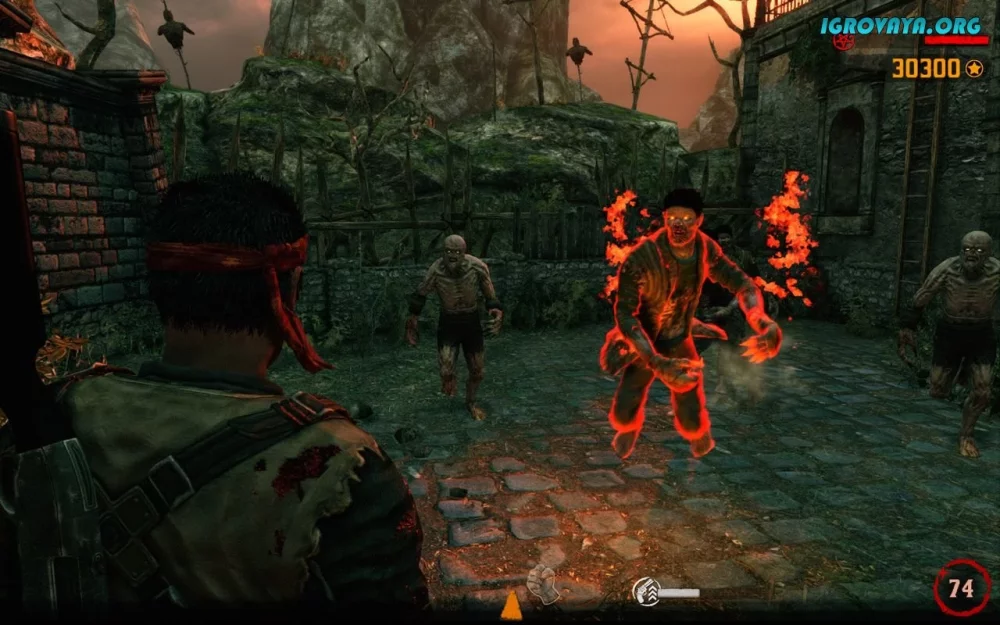Click the orange triangle direction marker
Viewport: 1000px width, 625px height.
click(x=511, y=605)
